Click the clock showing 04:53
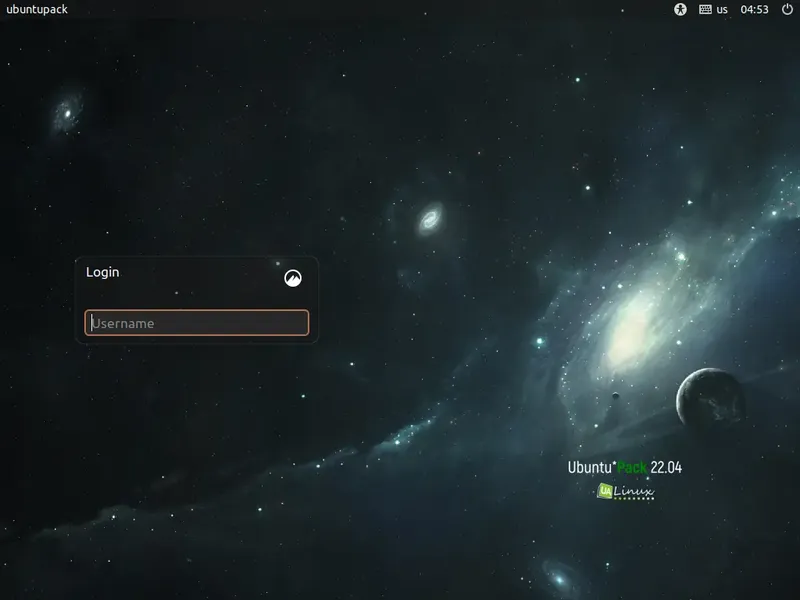This screenshot has height=600, width=800. (x=754, y=9)
